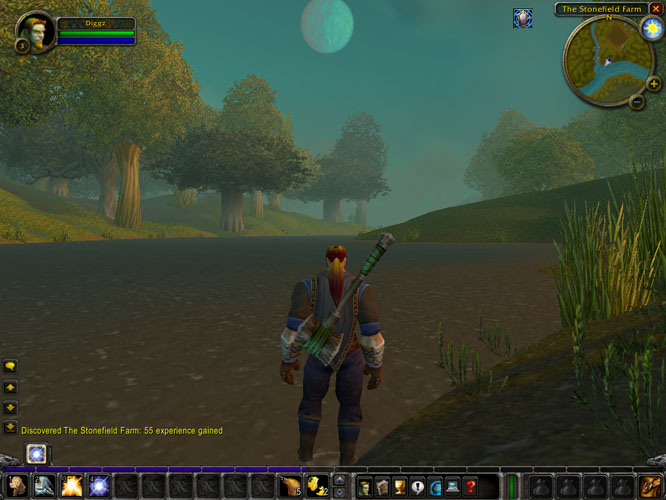The height and width of the screenshot is (500, 666).
Task: Use the food item with count 5
Action: 289,487
